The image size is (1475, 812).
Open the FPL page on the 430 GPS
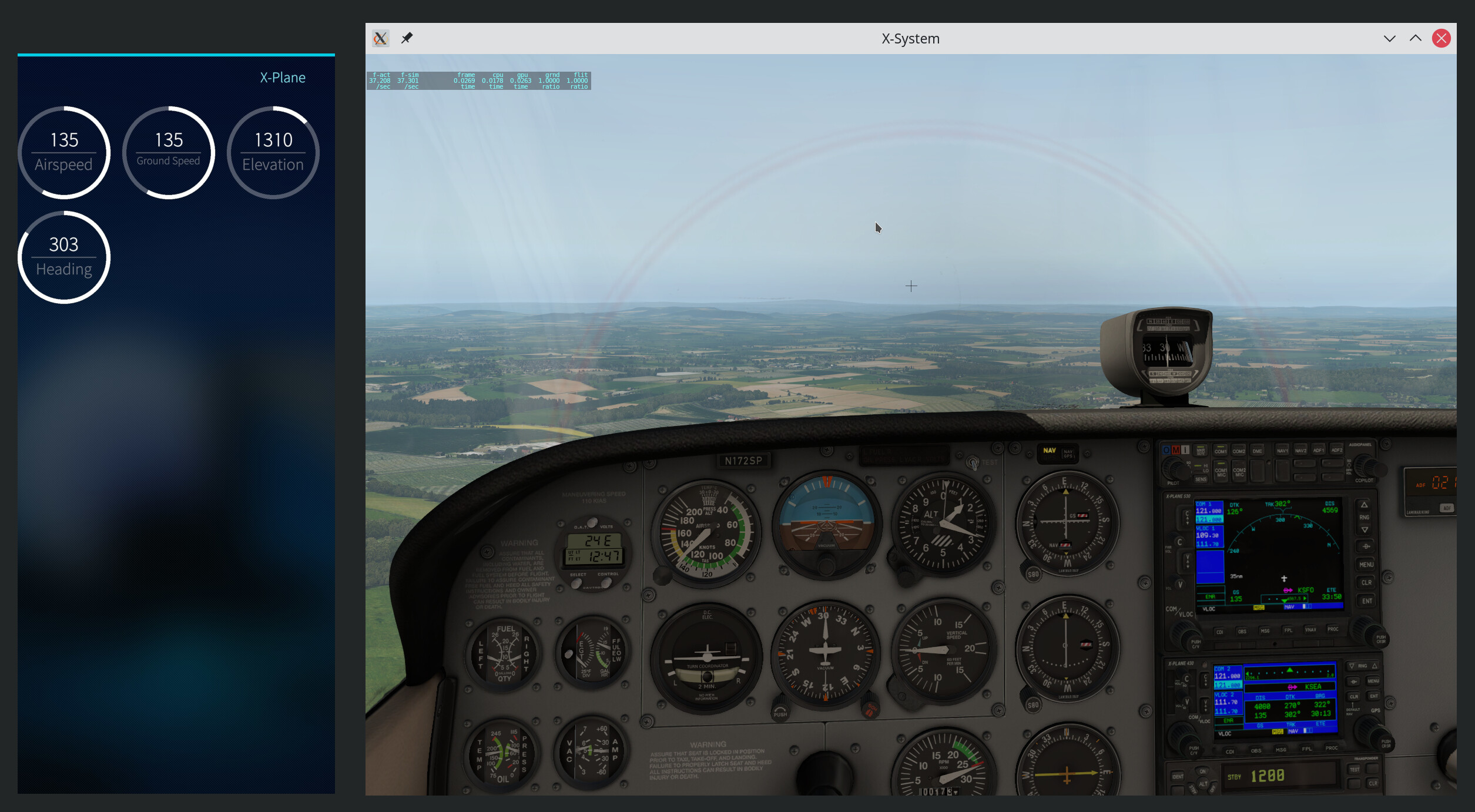(1306, 749)
